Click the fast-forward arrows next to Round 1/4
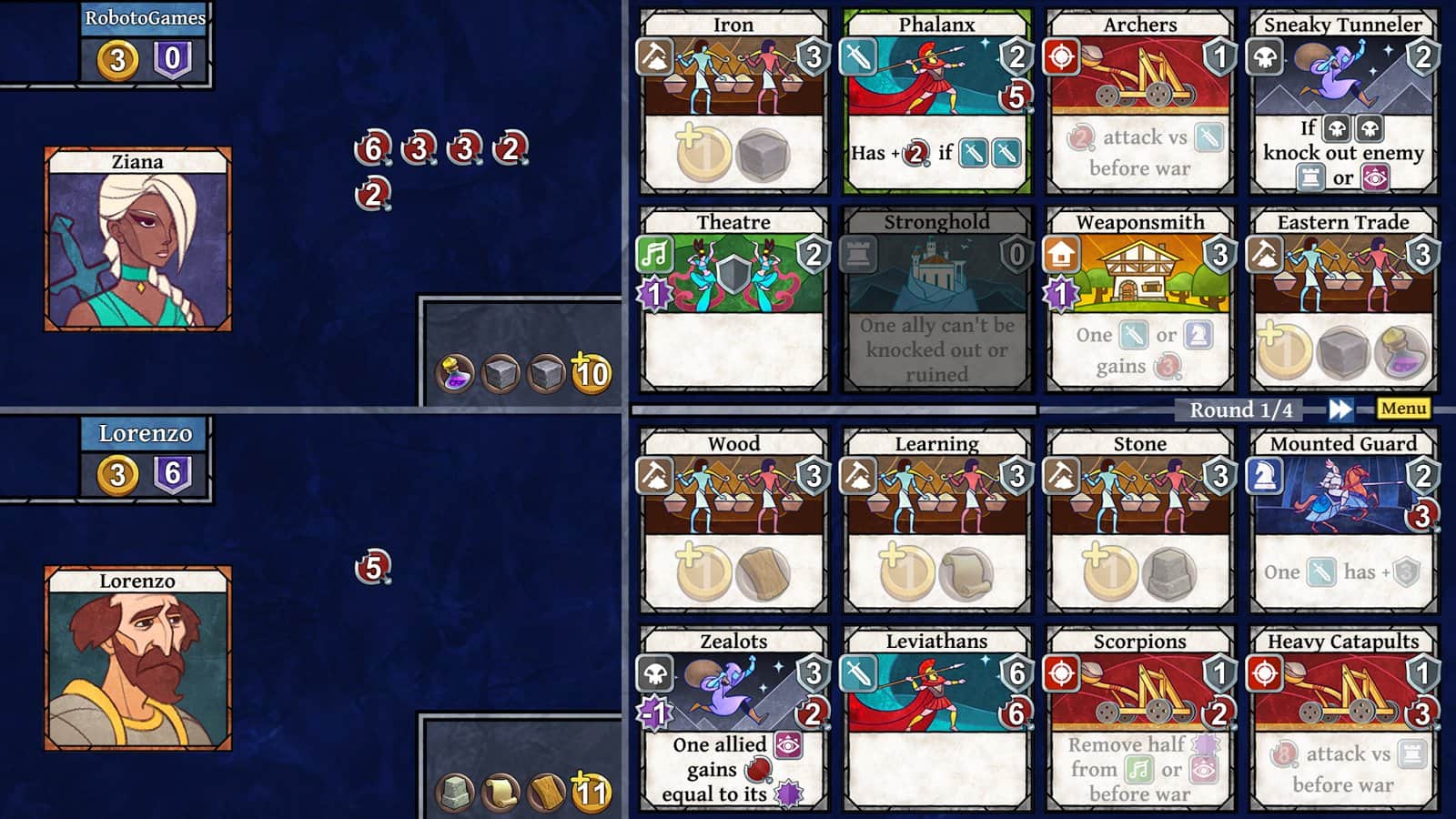Screen dimensions: 1456x819 tap(1339, 409)
